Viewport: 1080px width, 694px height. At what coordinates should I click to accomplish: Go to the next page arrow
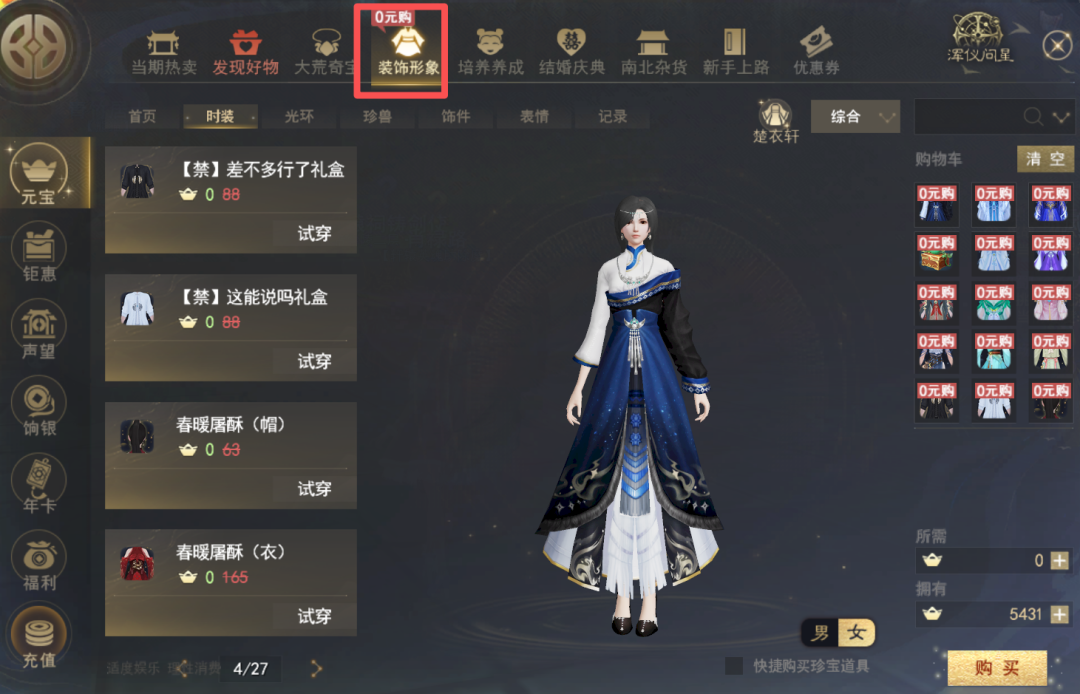pos(316,668)
